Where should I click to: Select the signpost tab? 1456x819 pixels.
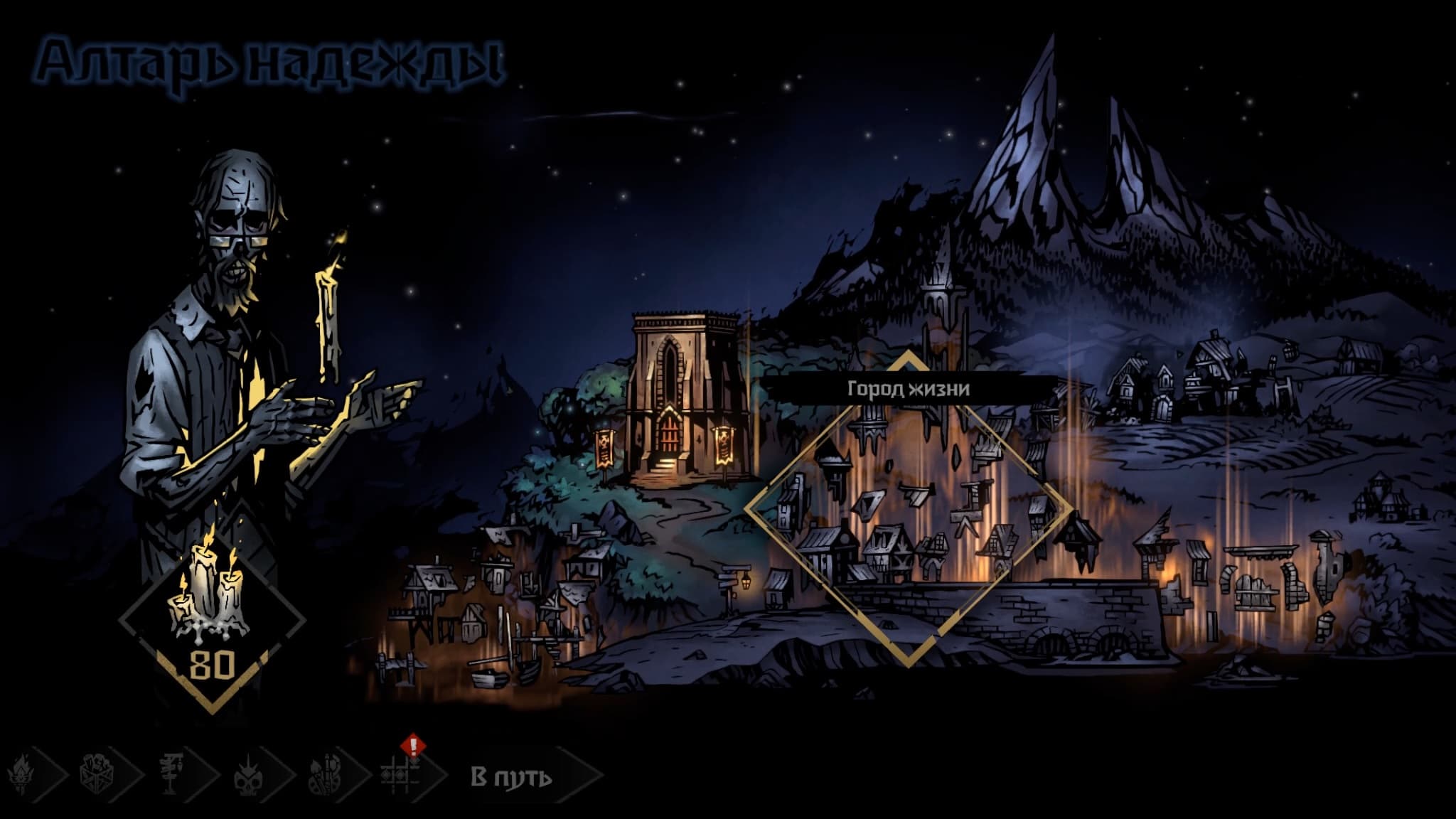173,773
